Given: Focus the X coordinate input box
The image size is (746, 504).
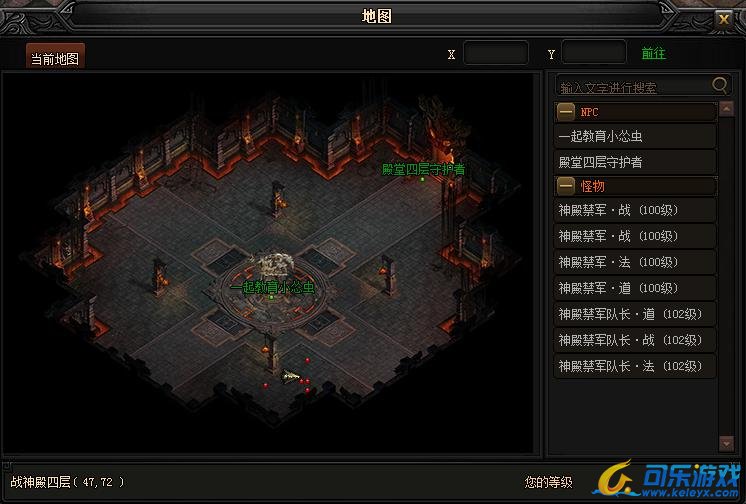Looking at the screenshot, I should [496, 54].
